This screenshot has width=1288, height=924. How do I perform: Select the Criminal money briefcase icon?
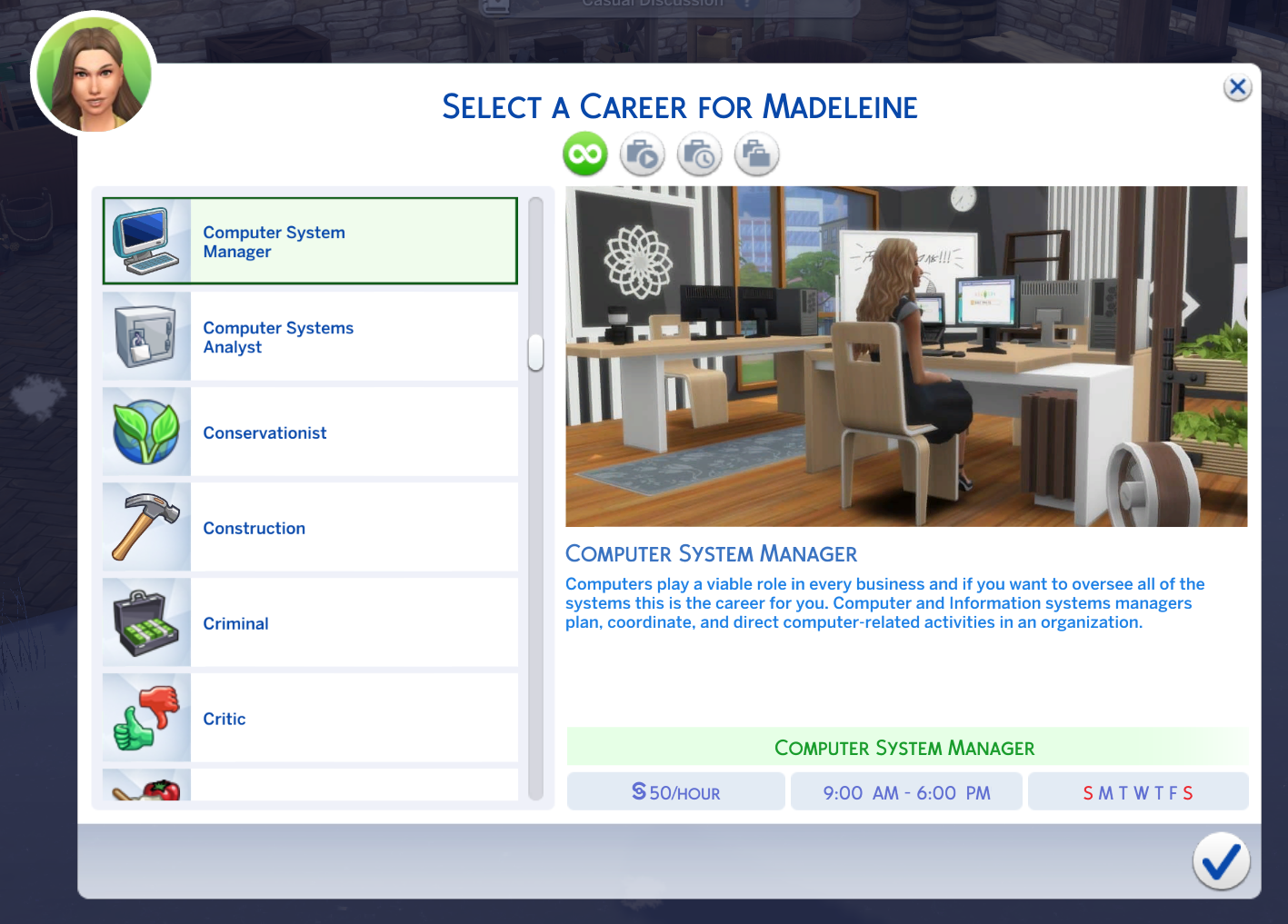click(145, 621)
